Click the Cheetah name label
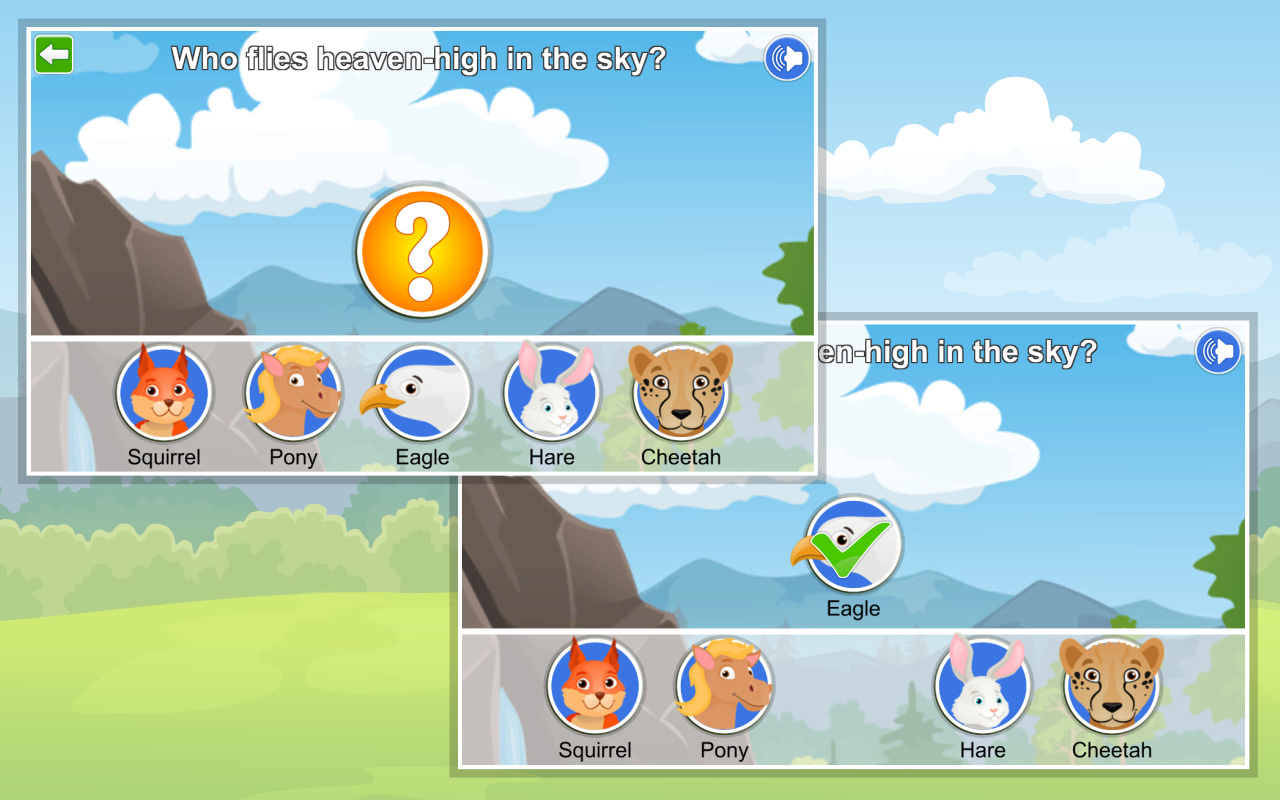Image resolution: width=1280 pixels, height=800 pixels. tap(680, 457)
